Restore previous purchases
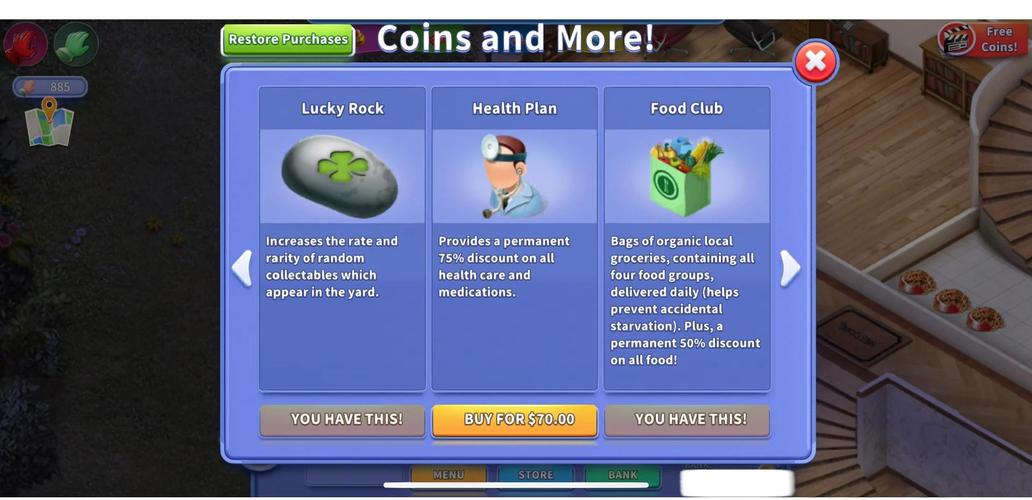This screenshot has height=500, width=1032. coord(288,40)
